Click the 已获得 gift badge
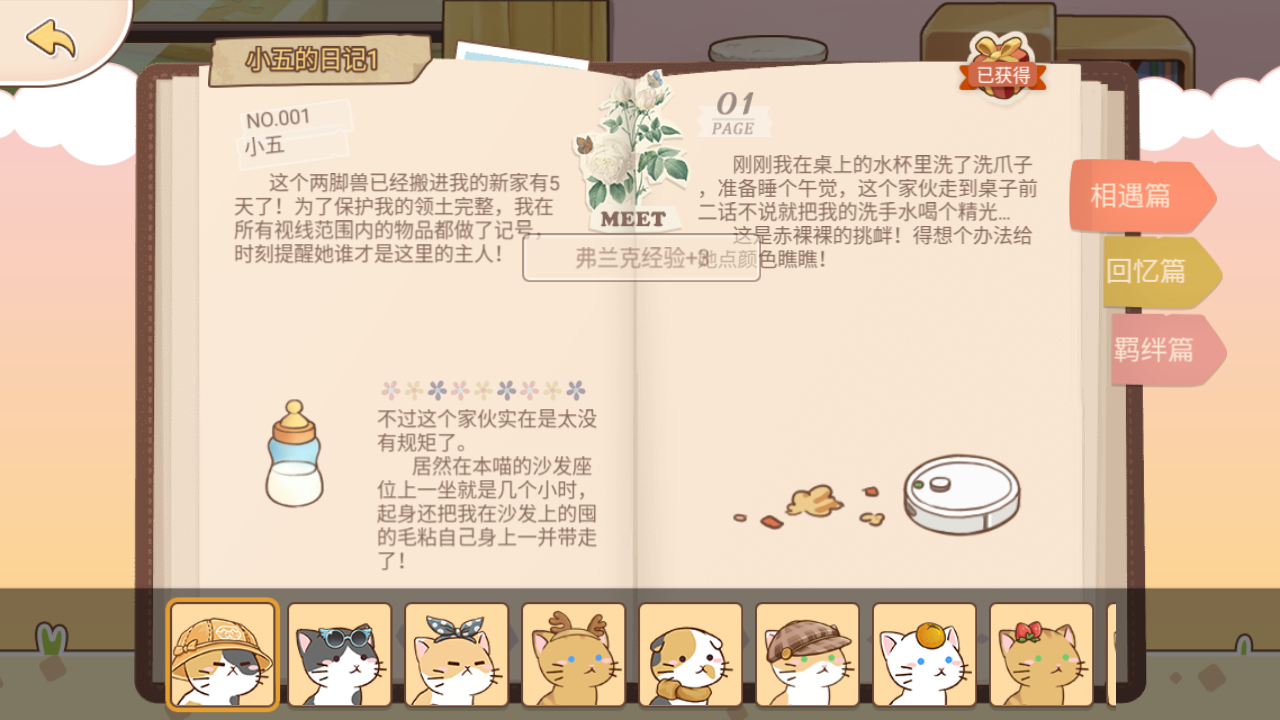This screenshot has width=1280, height=720. pos(1001,75)
